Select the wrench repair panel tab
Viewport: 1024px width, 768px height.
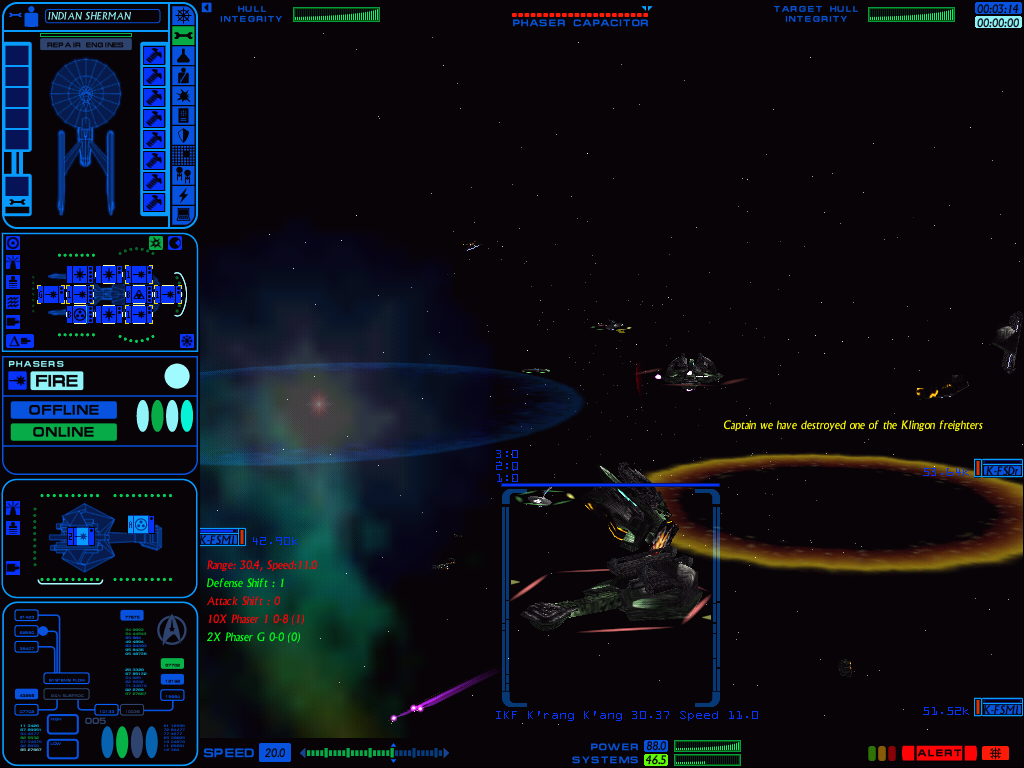[x=183, y=36]
